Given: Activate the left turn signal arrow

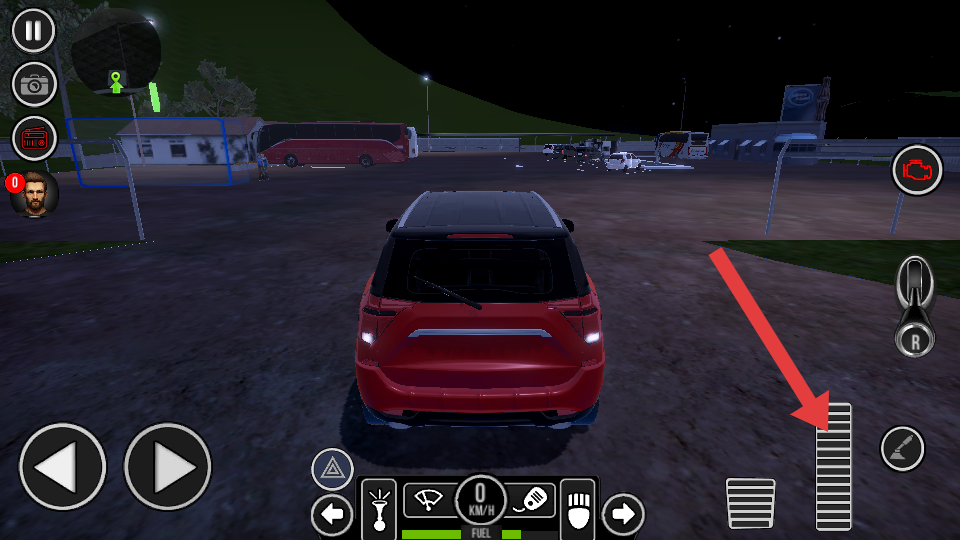Looking at the screenshot, I should coord(332,515).
